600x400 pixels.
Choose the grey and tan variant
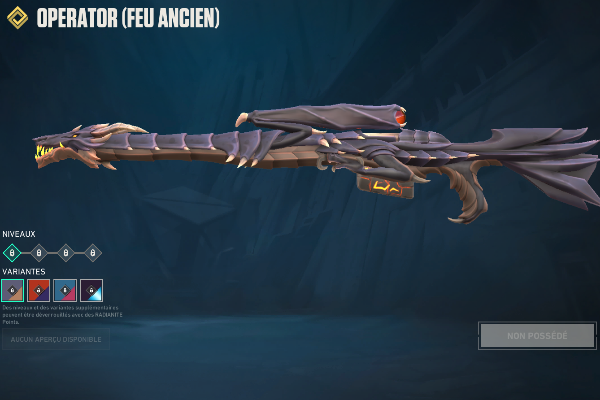point(12,290)
